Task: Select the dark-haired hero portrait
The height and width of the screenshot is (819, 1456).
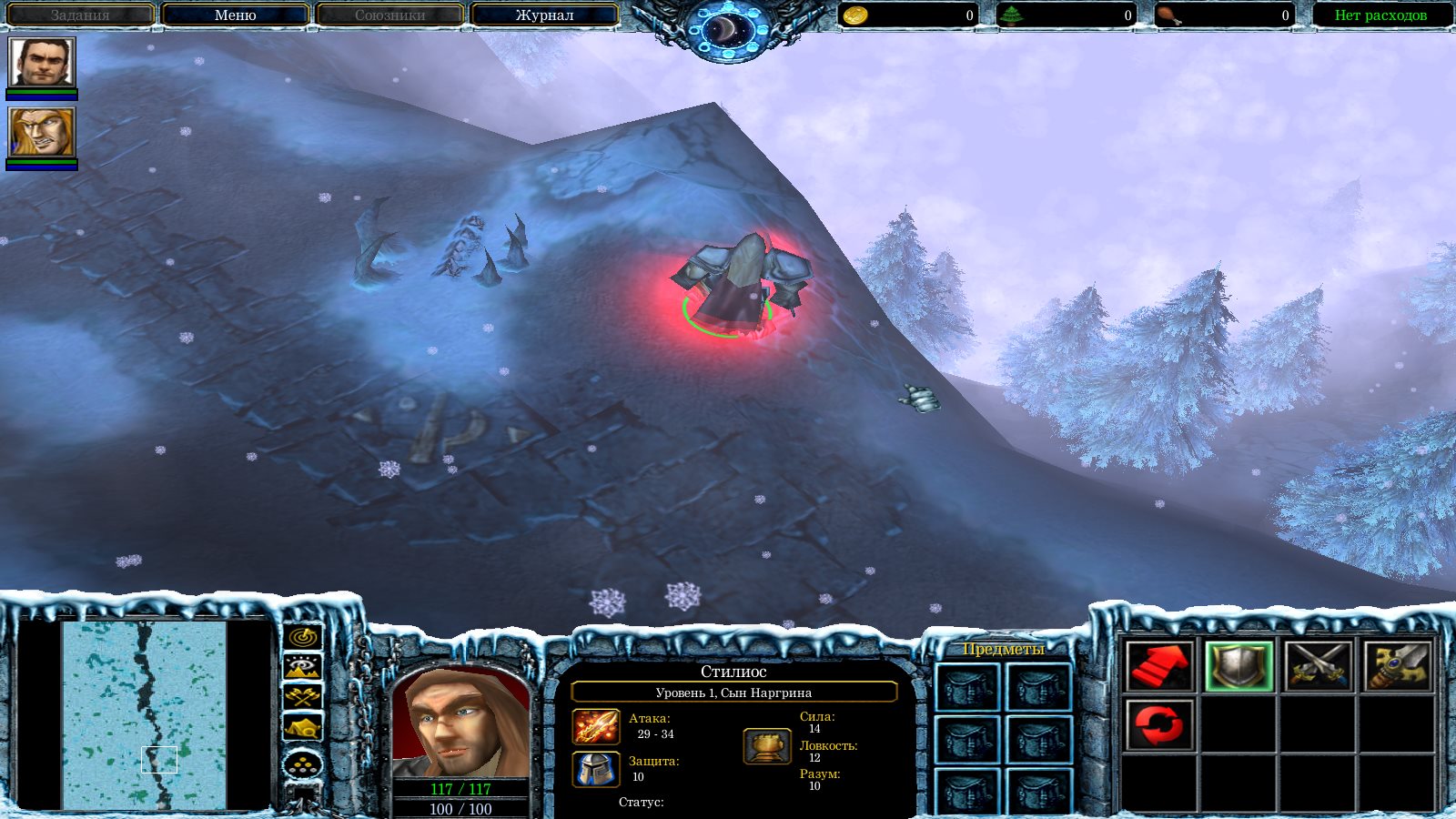Action: tap(42, 63)
